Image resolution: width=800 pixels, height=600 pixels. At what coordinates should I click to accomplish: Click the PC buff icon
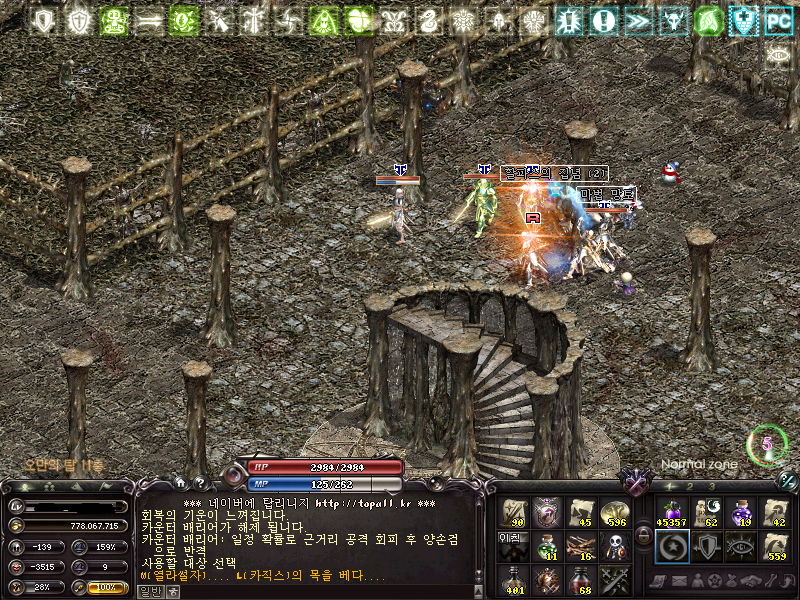778,19
